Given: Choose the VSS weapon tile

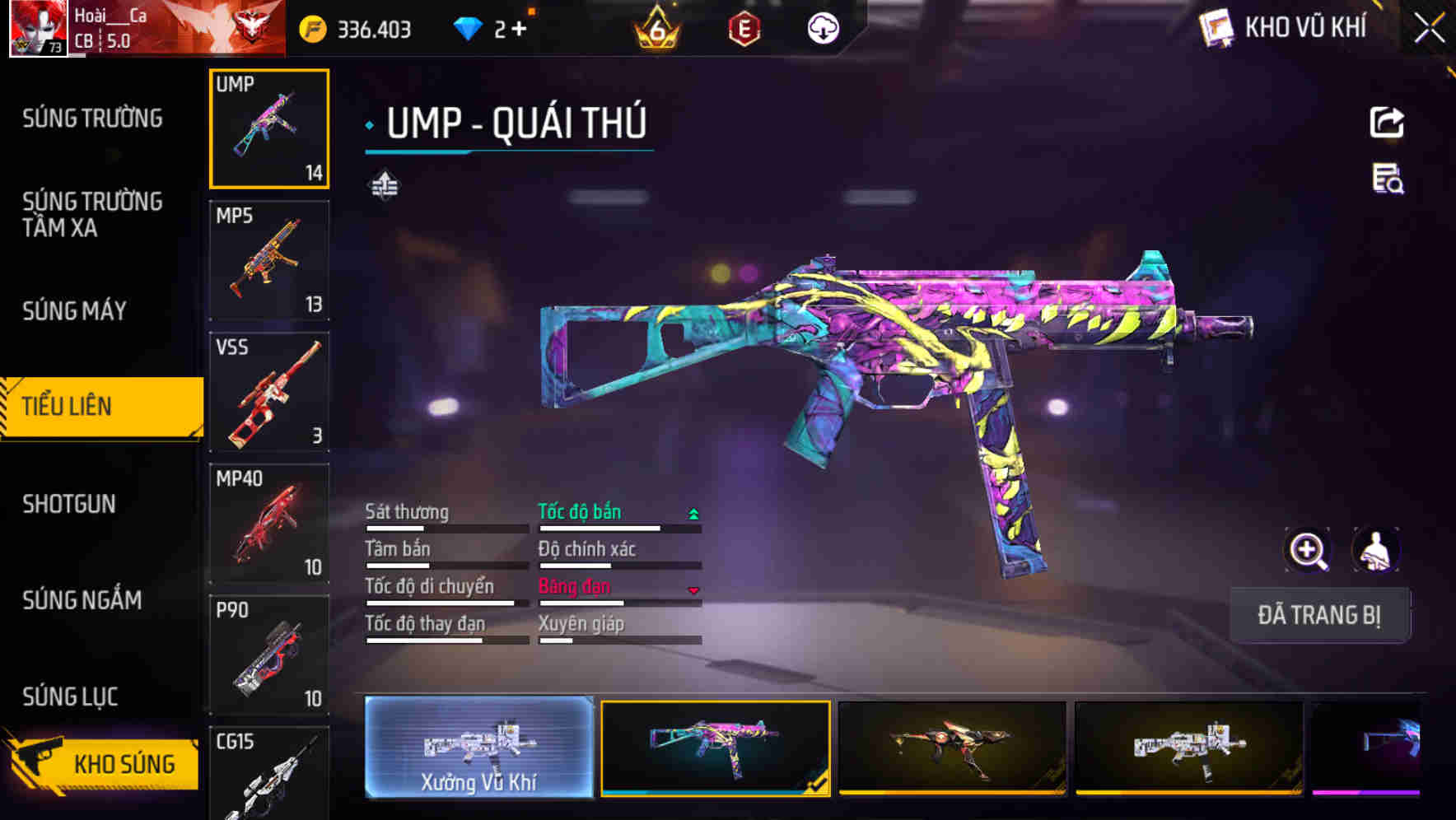Looking at the screenshot, I should pyautogui.click(x=269, y=392).
